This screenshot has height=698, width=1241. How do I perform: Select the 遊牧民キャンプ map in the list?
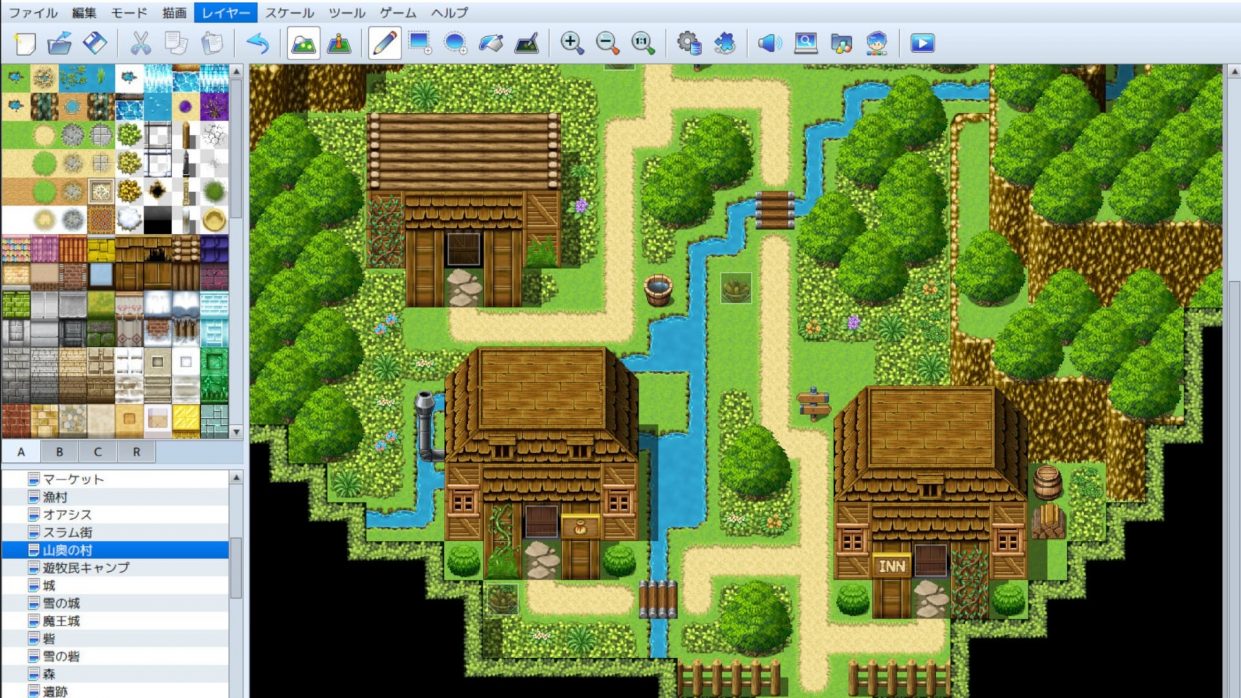click(x=86, y=568)
